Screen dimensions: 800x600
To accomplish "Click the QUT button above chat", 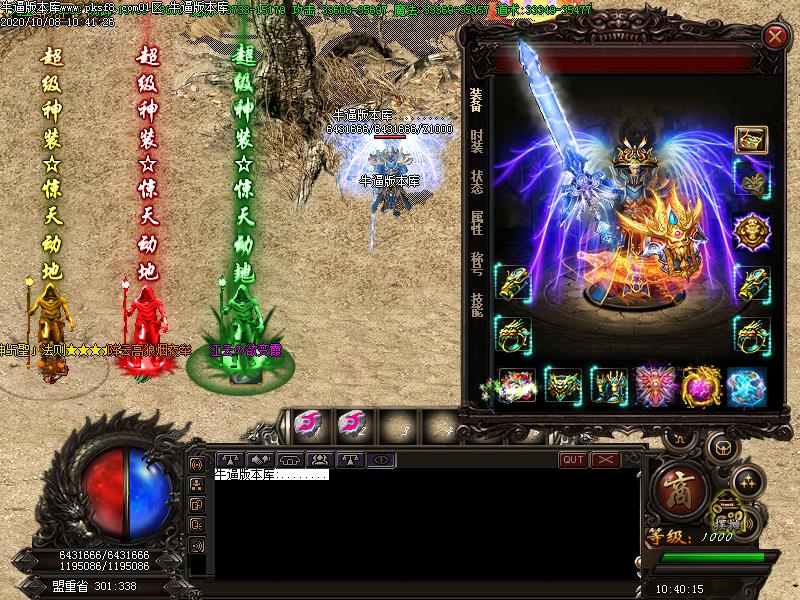I will pos(574,460).
